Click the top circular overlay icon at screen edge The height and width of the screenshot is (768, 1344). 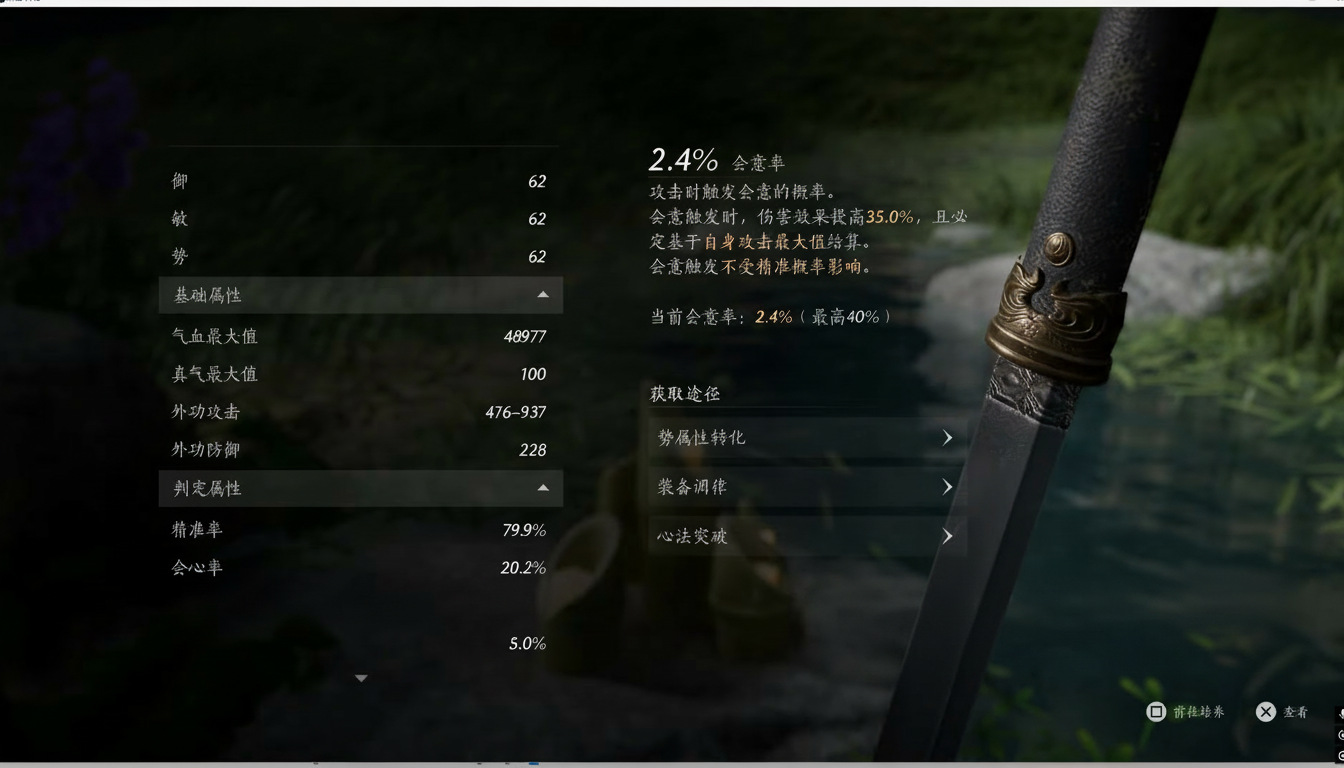click(1340, 733)
